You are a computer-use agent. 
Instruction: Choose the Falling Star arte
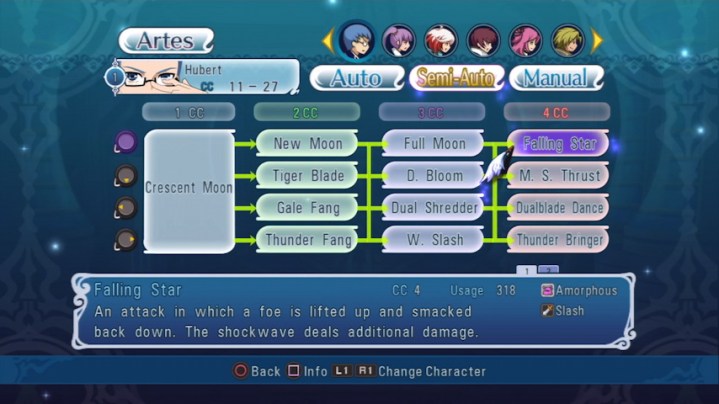(559, 144)
